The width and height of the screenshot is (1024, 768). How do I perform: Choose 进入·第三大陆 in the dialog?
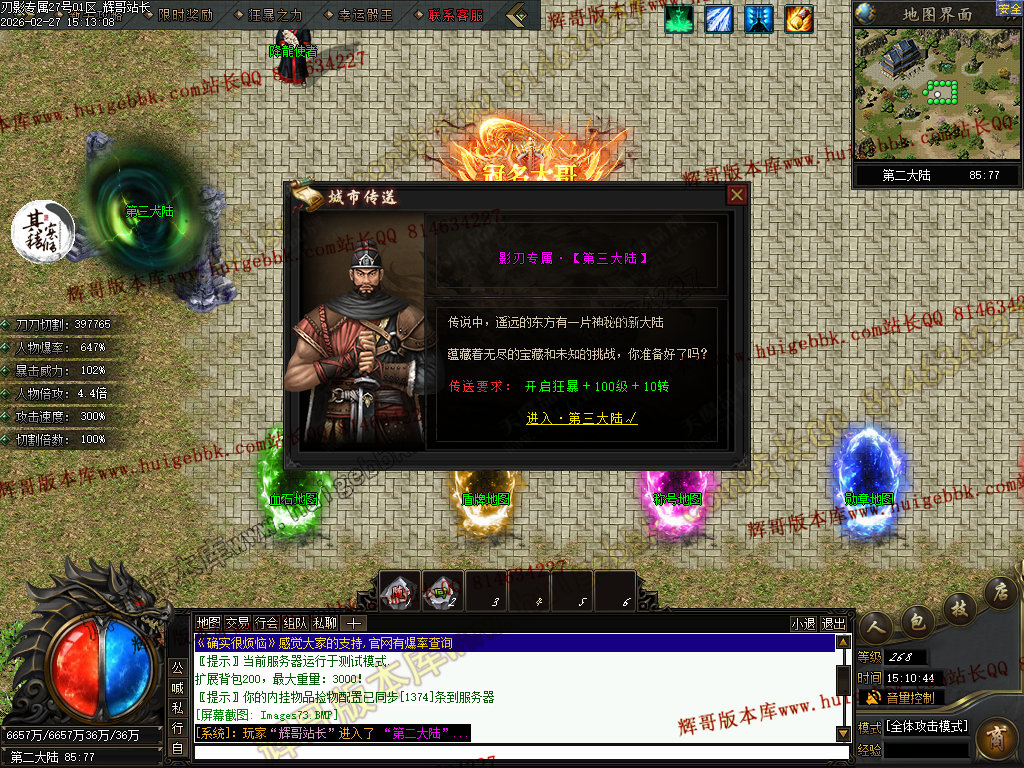click(x=582, y=419)
